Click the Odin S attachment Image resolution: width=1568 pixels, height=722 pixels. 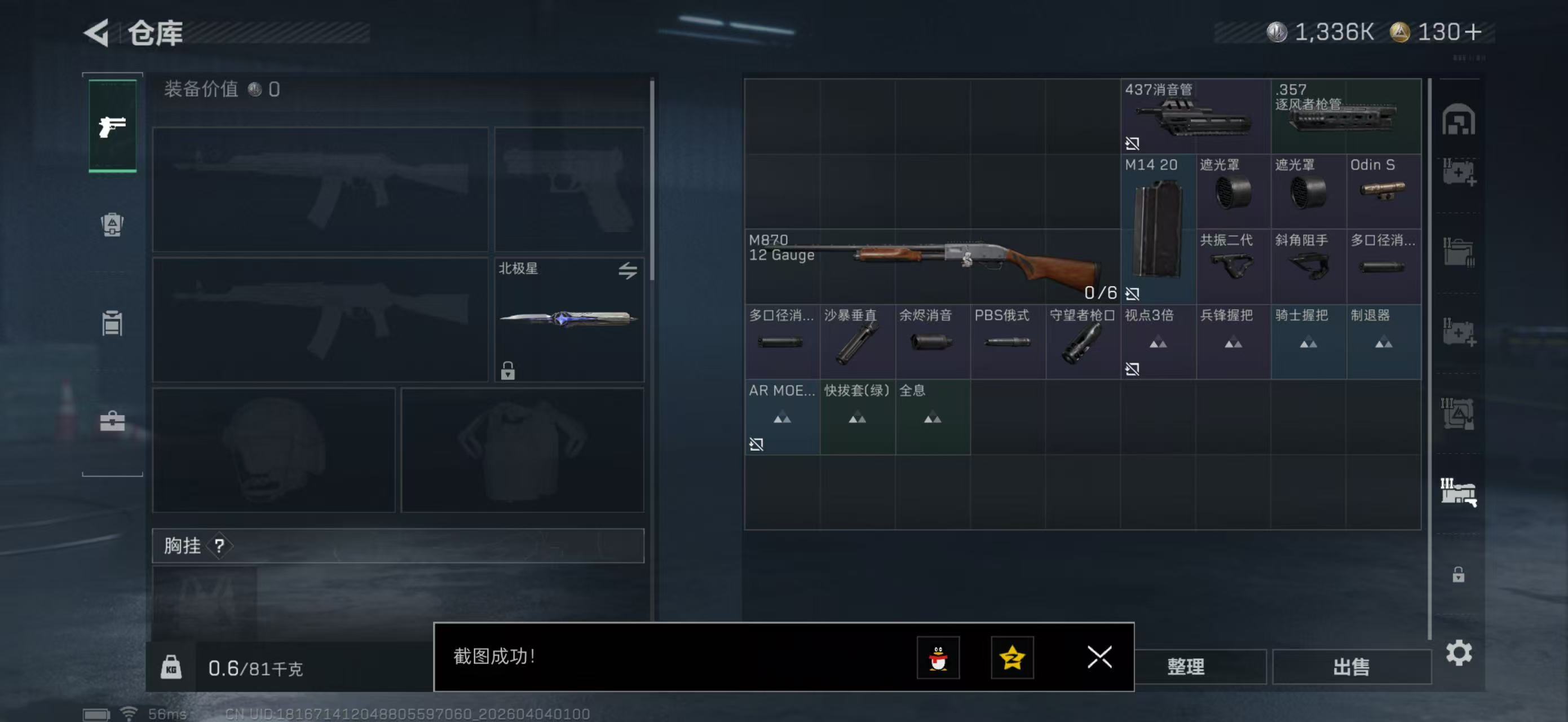tap(1383, 191)
